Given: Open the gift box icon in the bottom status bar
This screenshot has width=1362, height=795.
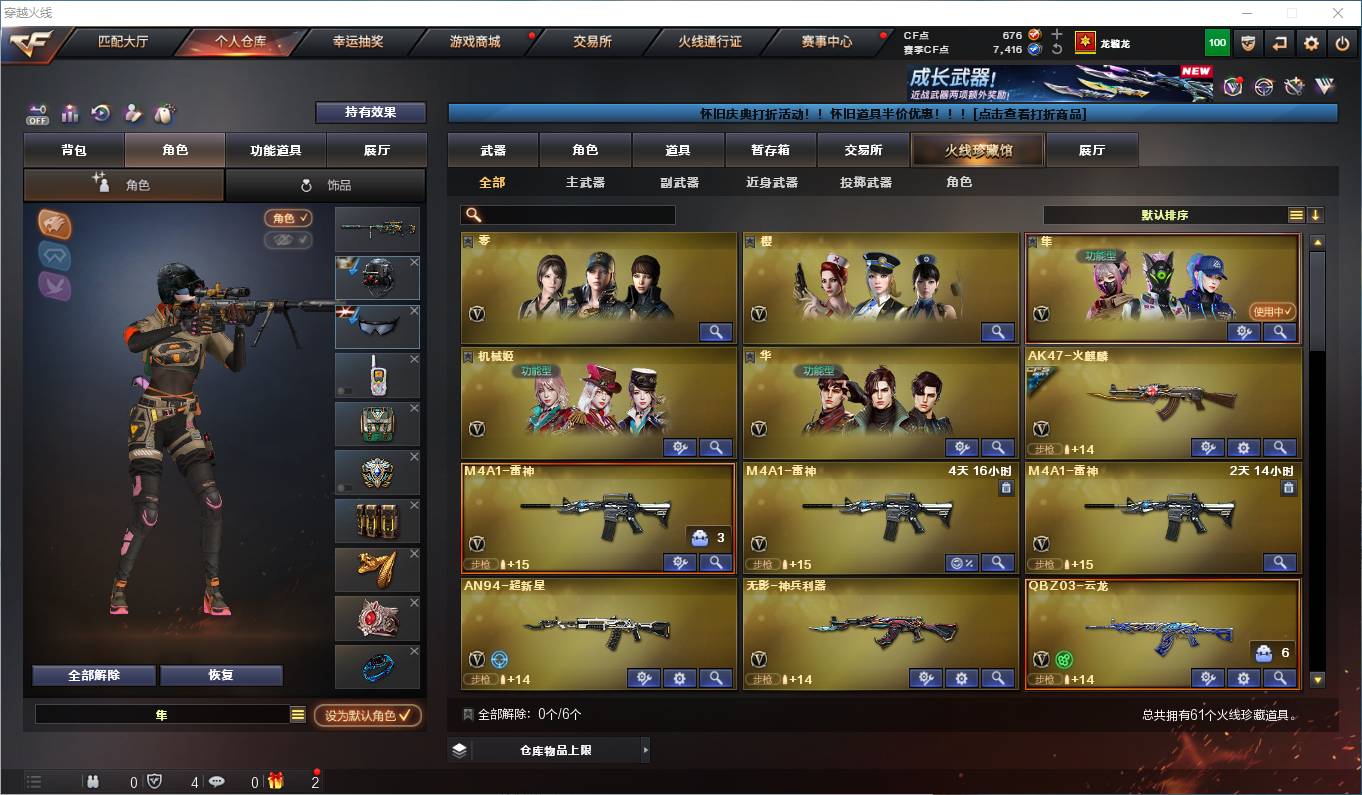Looking at the screenshot, I should 276,783.
